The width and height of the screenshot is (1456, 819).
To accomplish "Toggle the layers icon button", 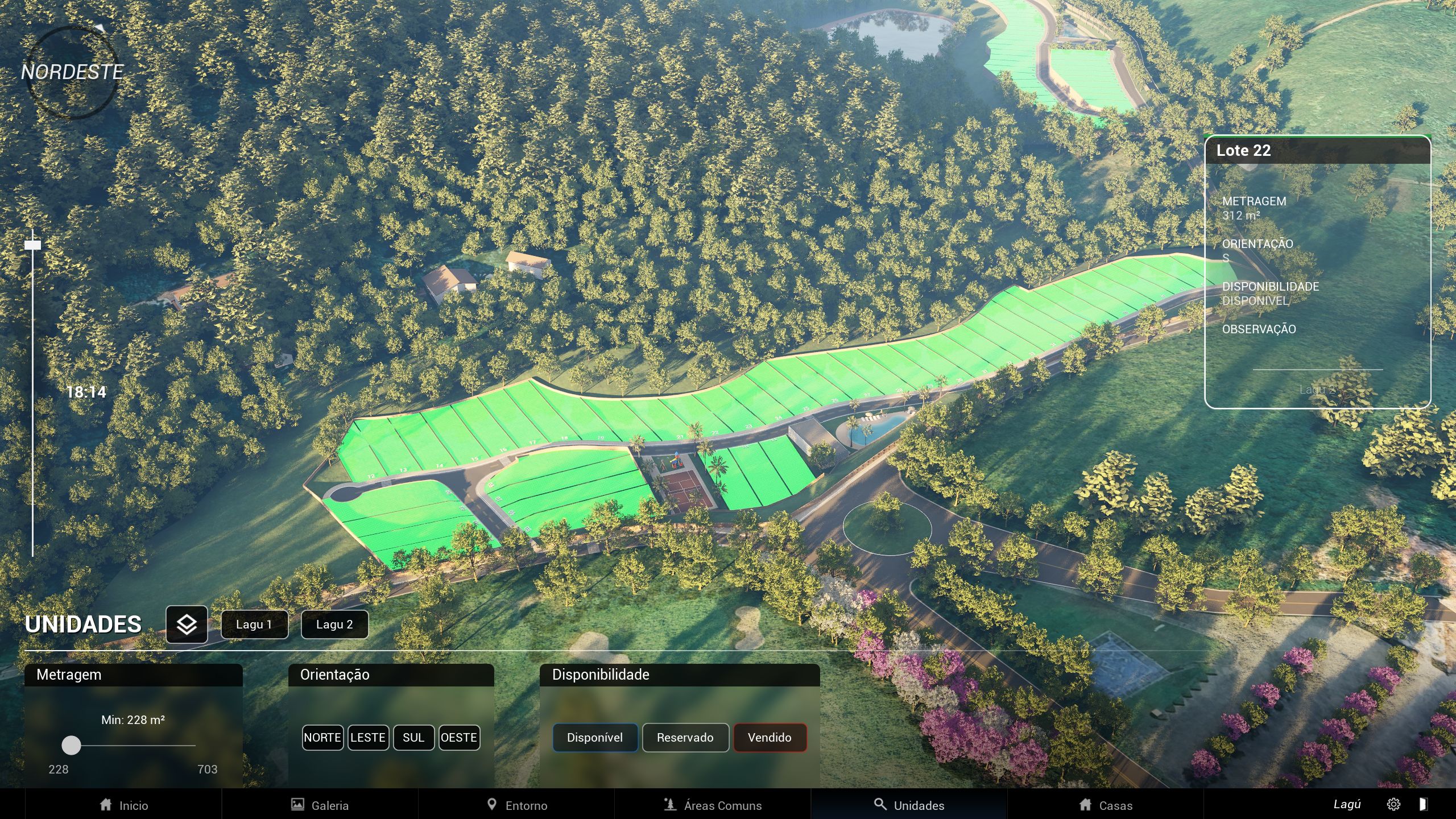I will 187,624.
